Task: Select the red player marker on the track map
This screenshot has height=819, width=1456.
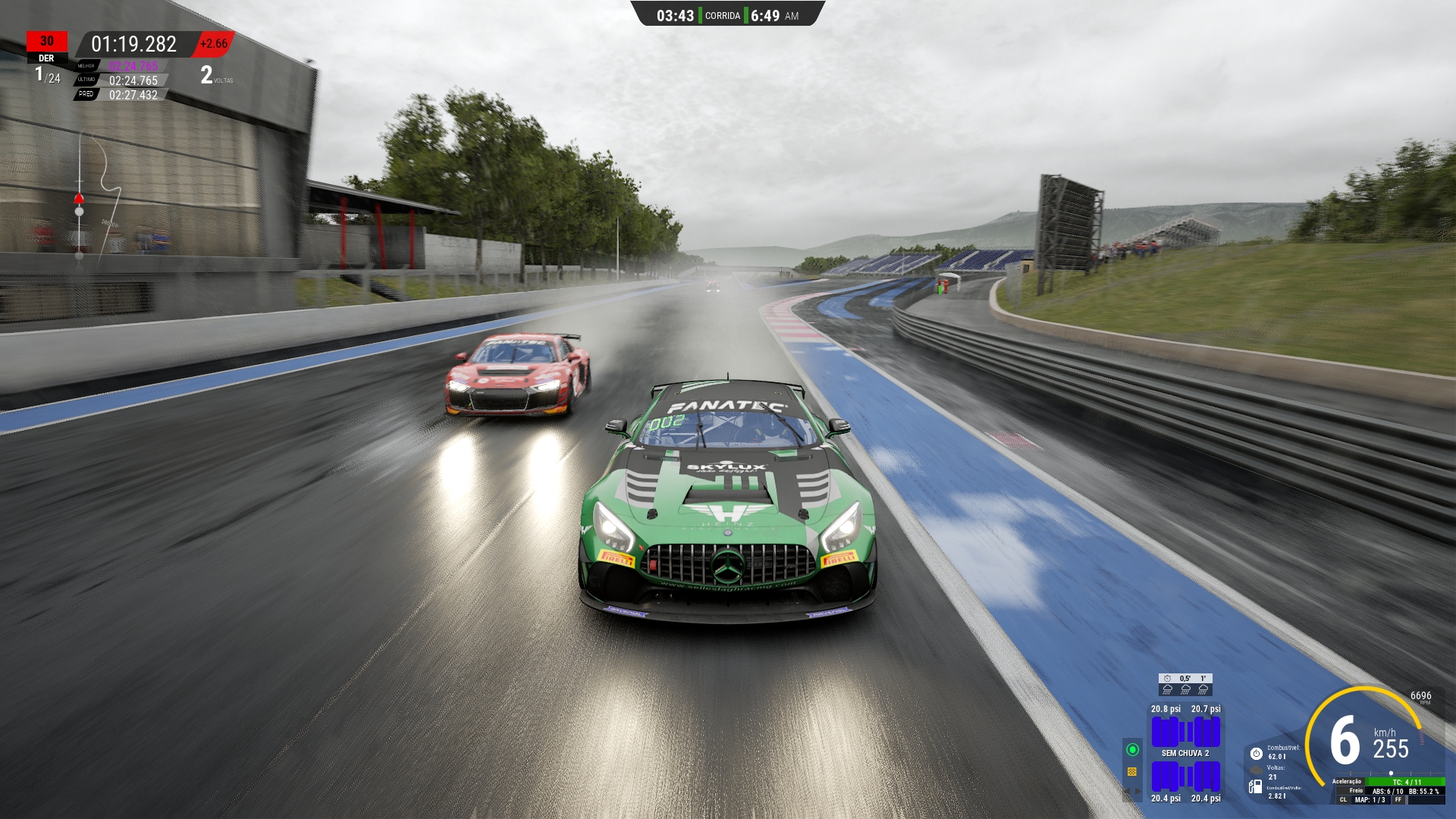Action: pyautogui.click(x=79, y=199)
